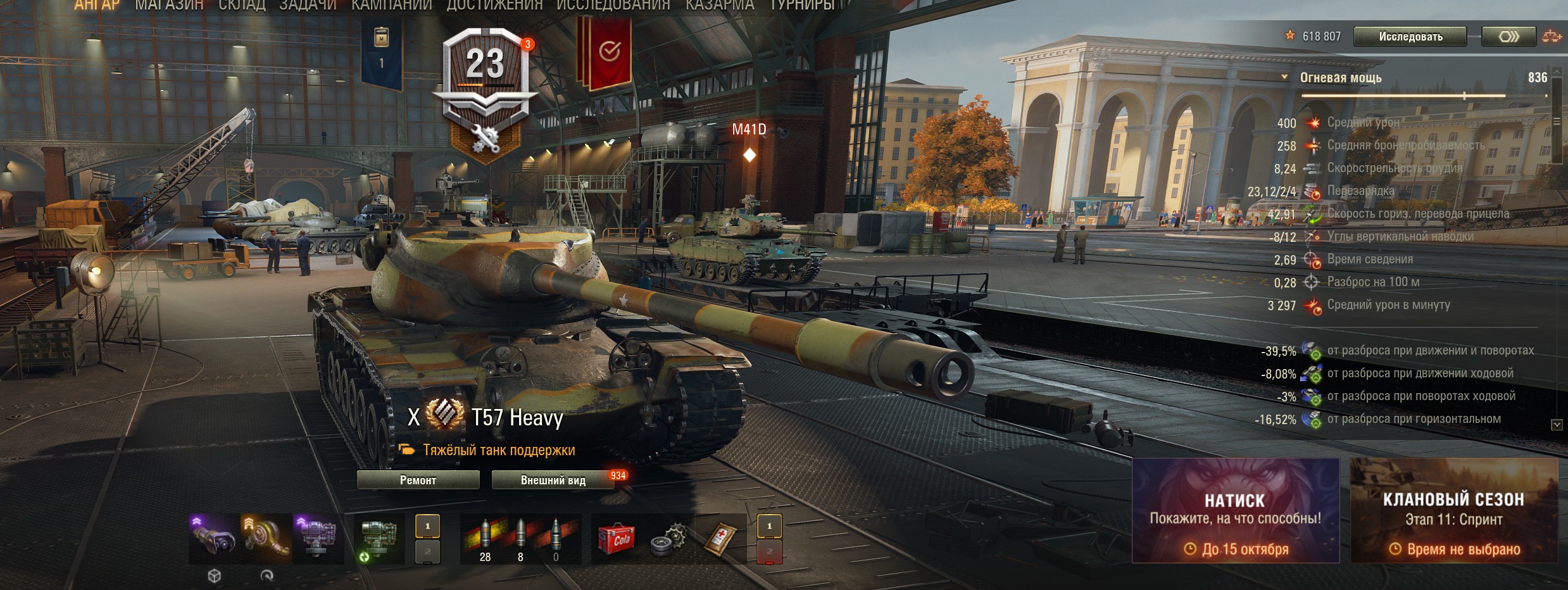
Task: Open the ДОСТИЖЕНИЯ achievements menu
Action: pos(494,6)
